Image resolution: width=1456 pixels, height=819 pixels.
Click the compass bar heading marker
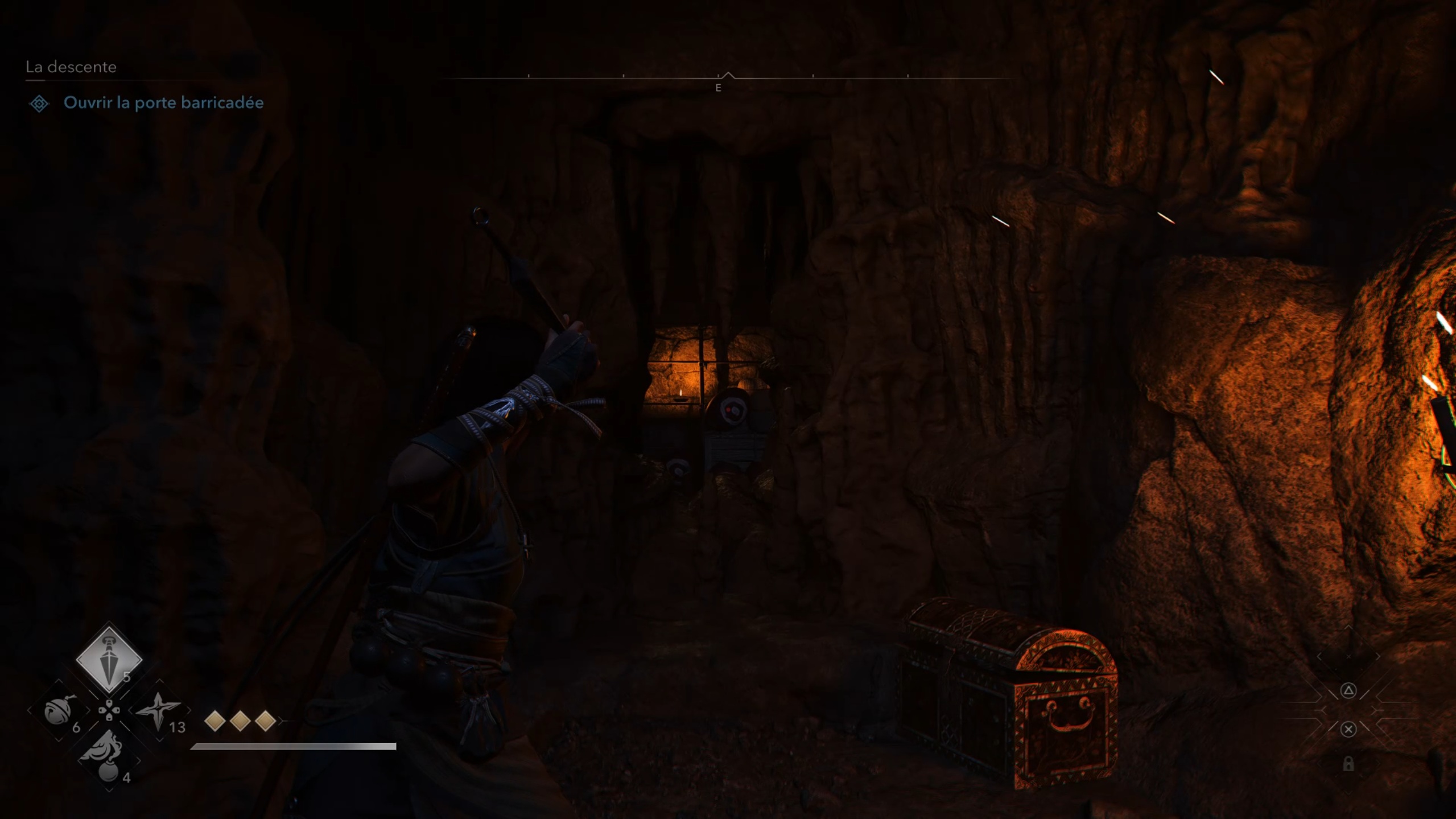[728, 76]
